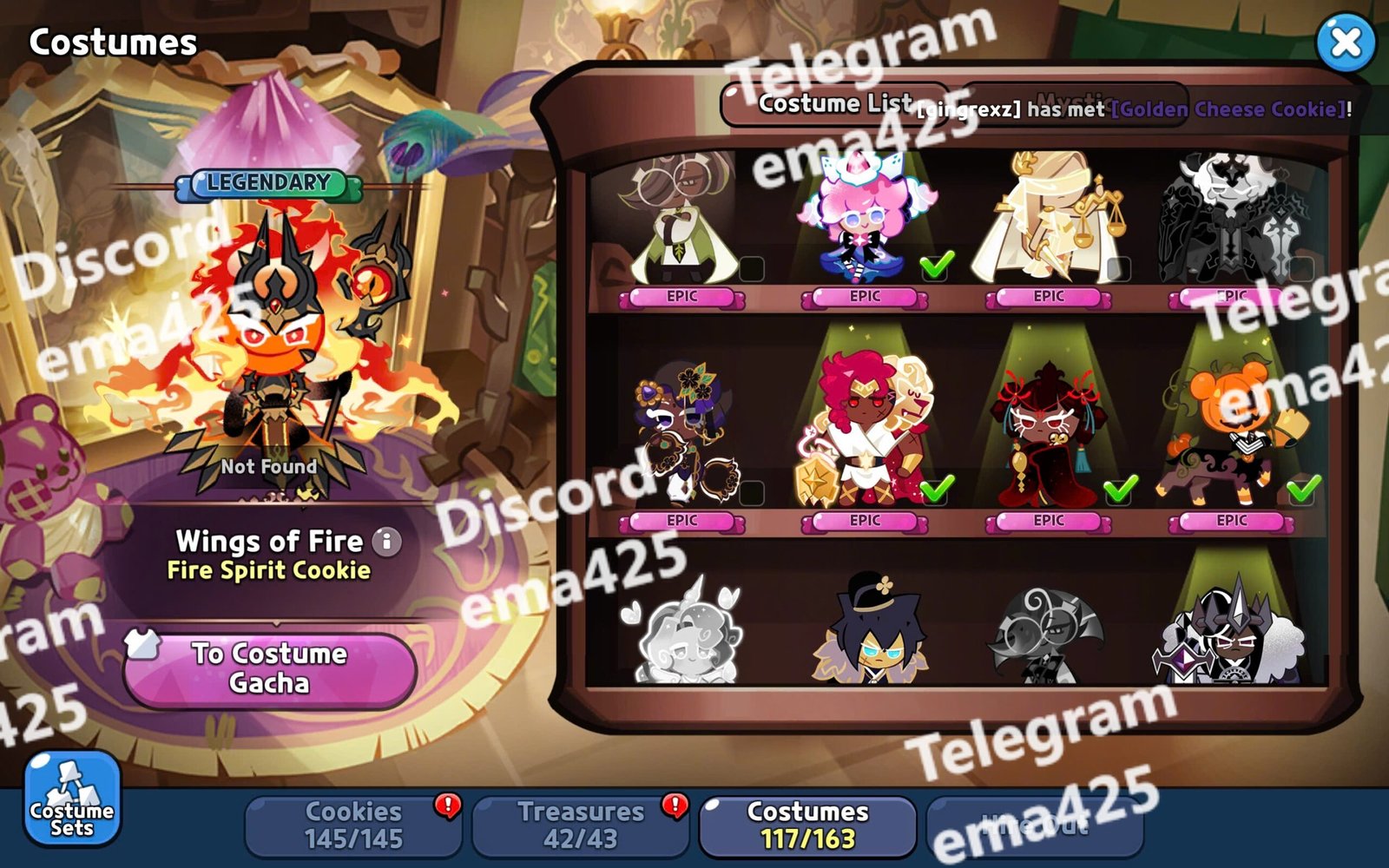Go to the Costume Gacha
This screenshot has width=1389, height=868.
click(x=269, y=668)
